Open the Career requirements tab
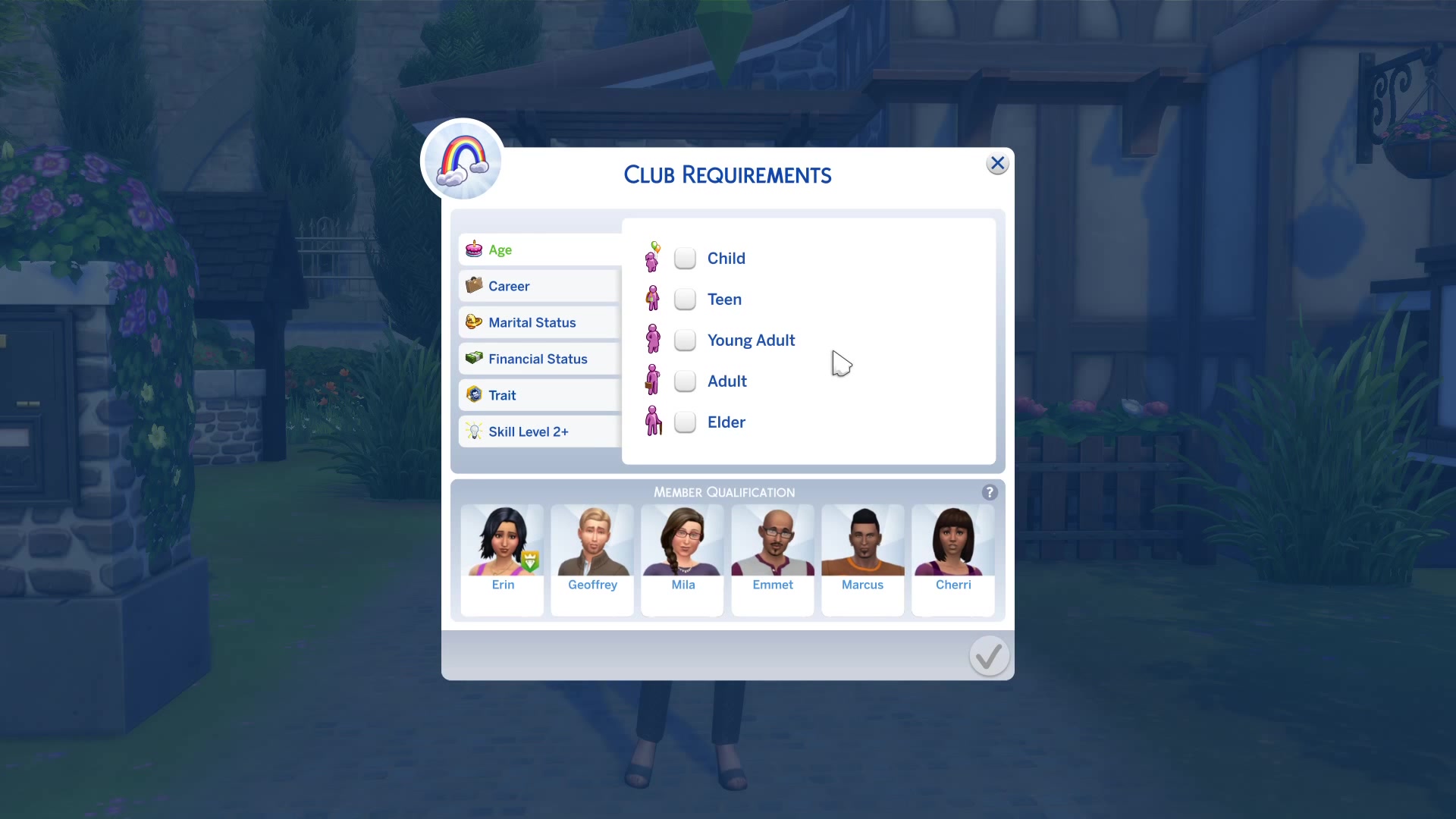Viewport: 1456px width, 819px height. click(x=540, y=286)
